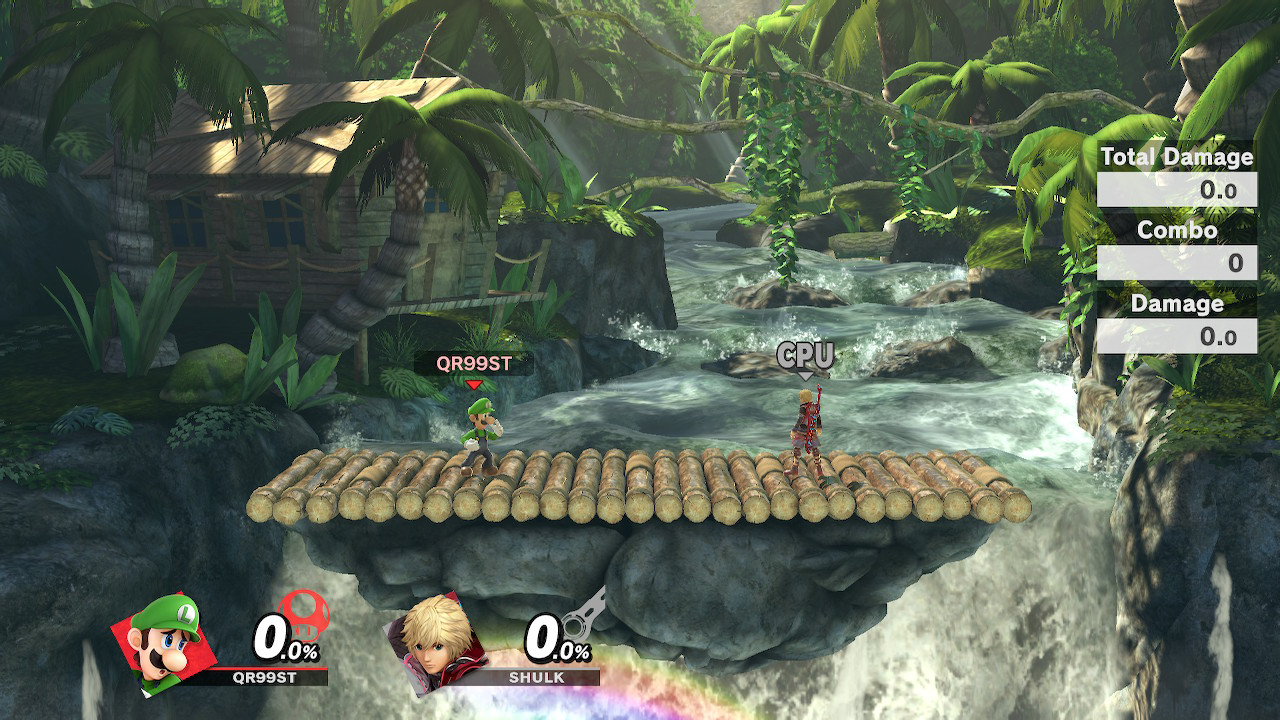1280x720 pixels.
Task: Select Luigi's fighter portrait
Action: point(165,640)
